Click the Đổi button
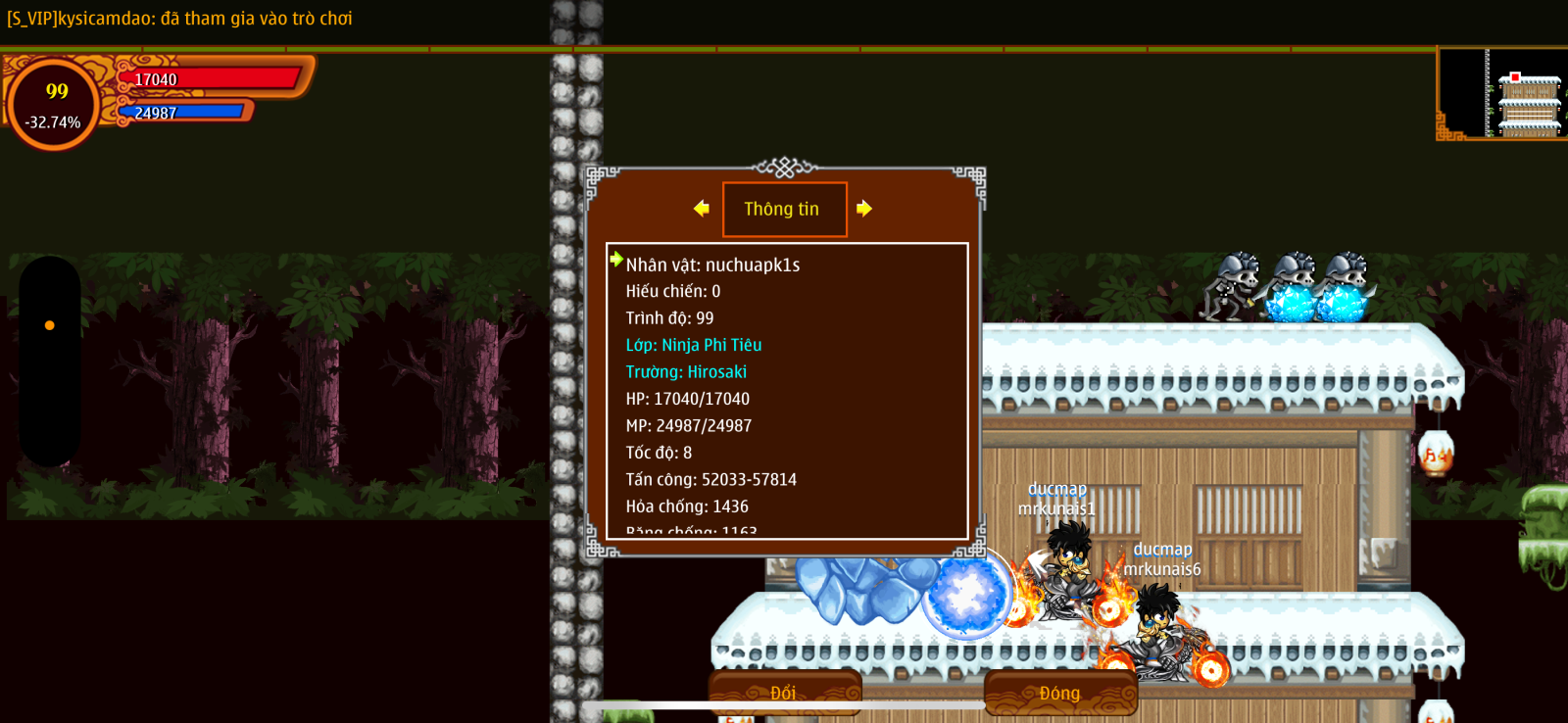This screenshot has width=1568, height=723. (x=784, y=693)
